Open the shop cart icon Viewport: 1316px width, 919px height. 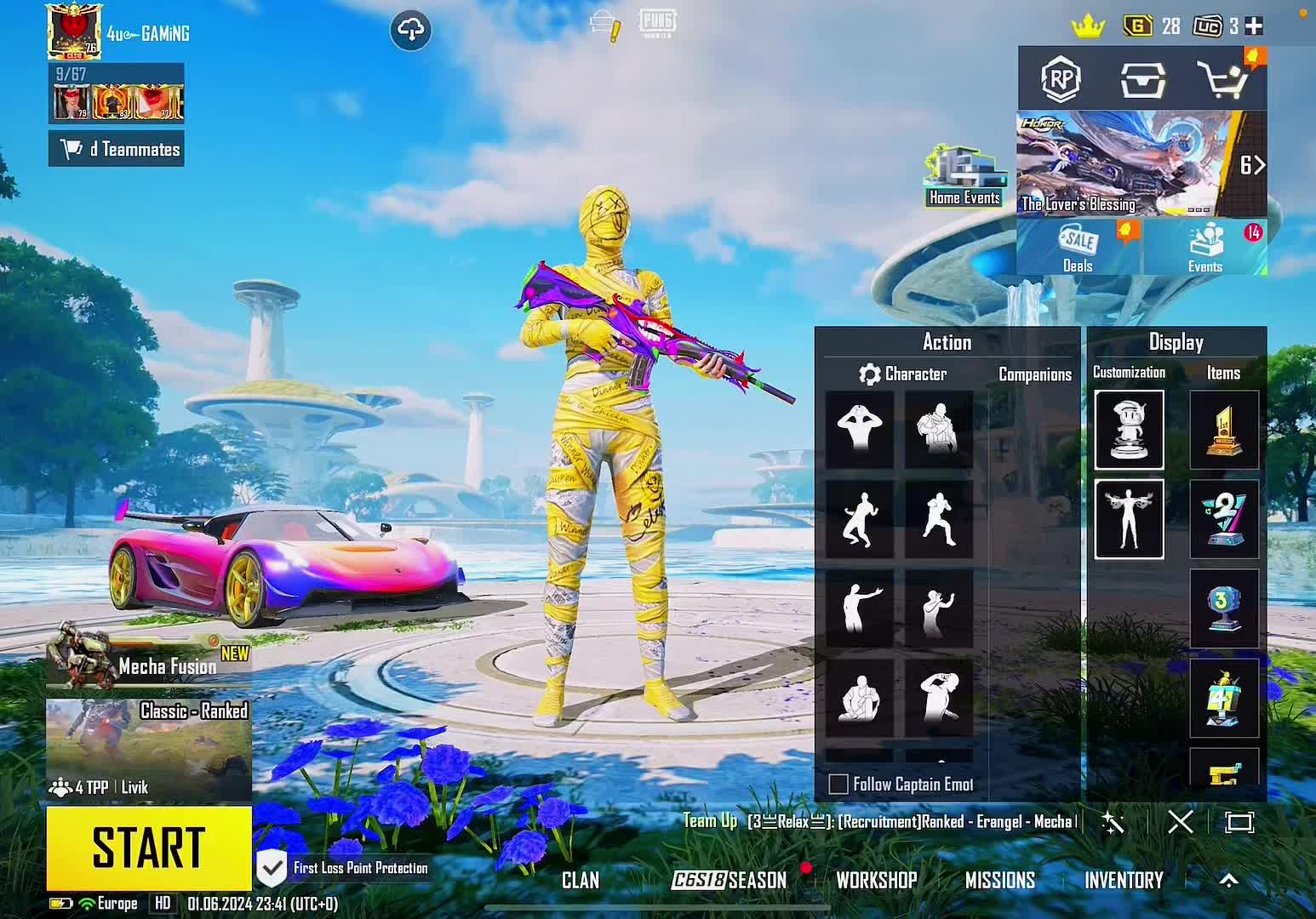(x=1222, y=81)
